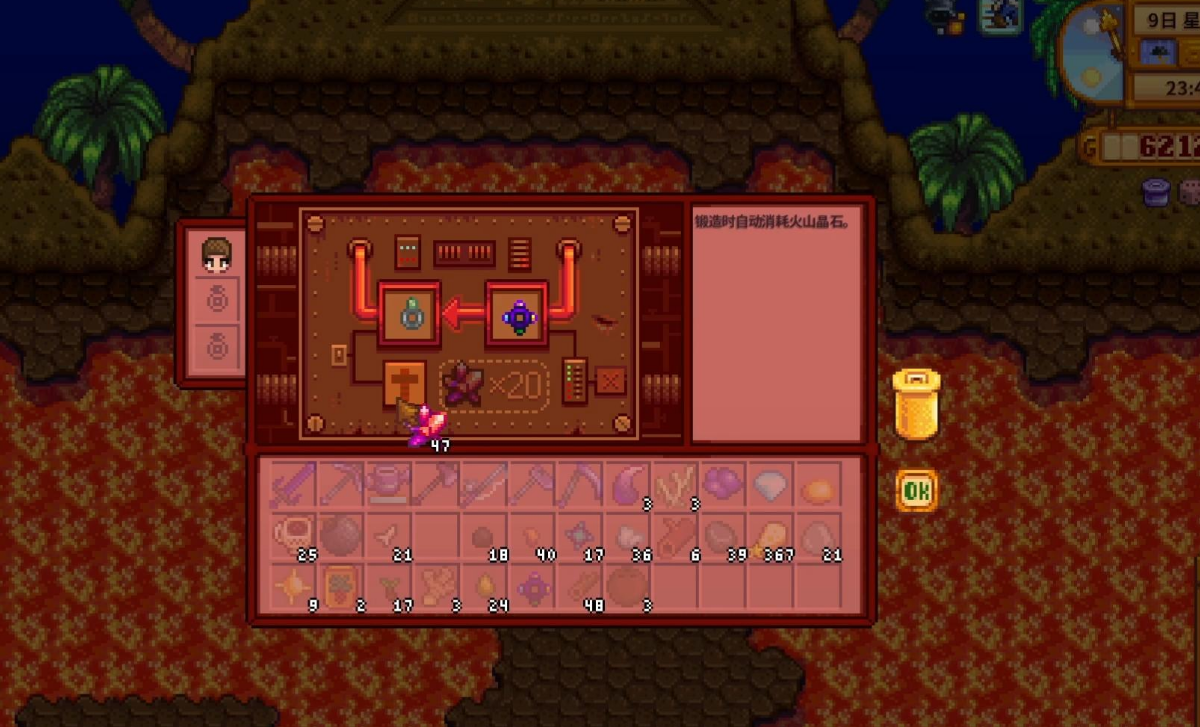Click the X unforge button
The width and height of the screenshot is (1200, 727).
point(610,381)
